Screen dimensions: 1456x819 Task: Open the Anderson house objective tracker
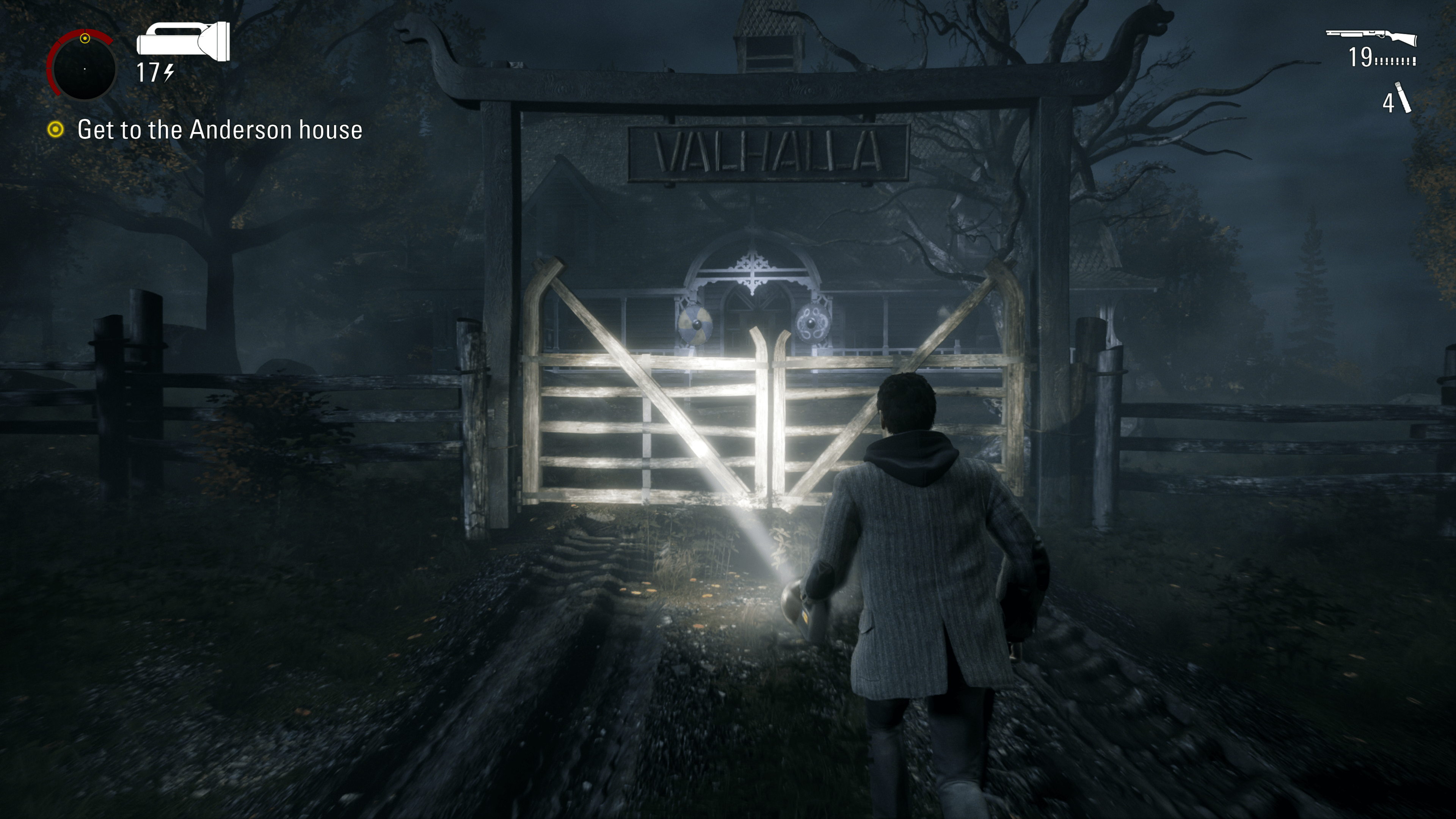(x=219, y=130)
